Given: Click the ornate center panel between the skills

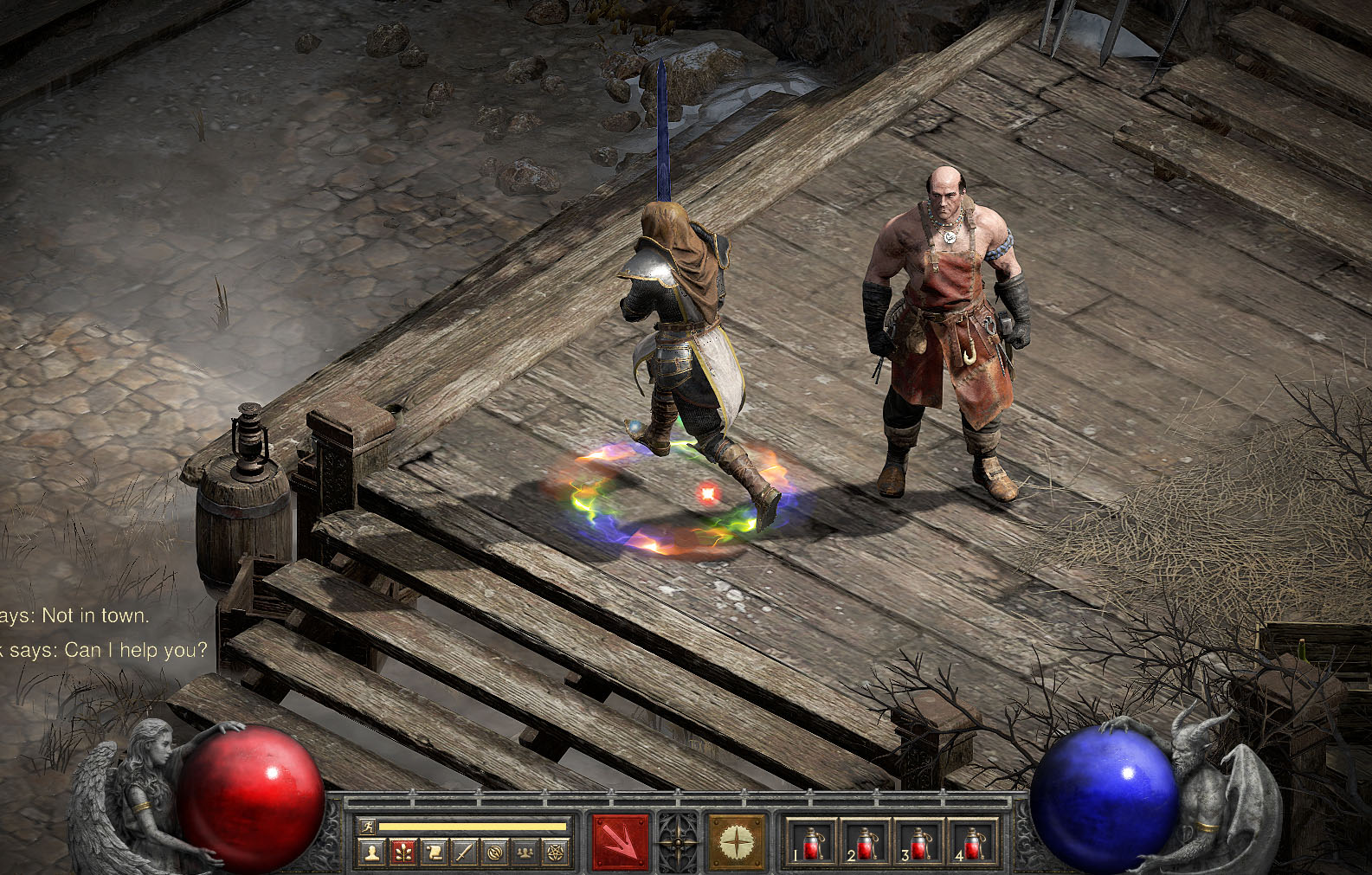Looking at the screenshot, I should 678,841.
